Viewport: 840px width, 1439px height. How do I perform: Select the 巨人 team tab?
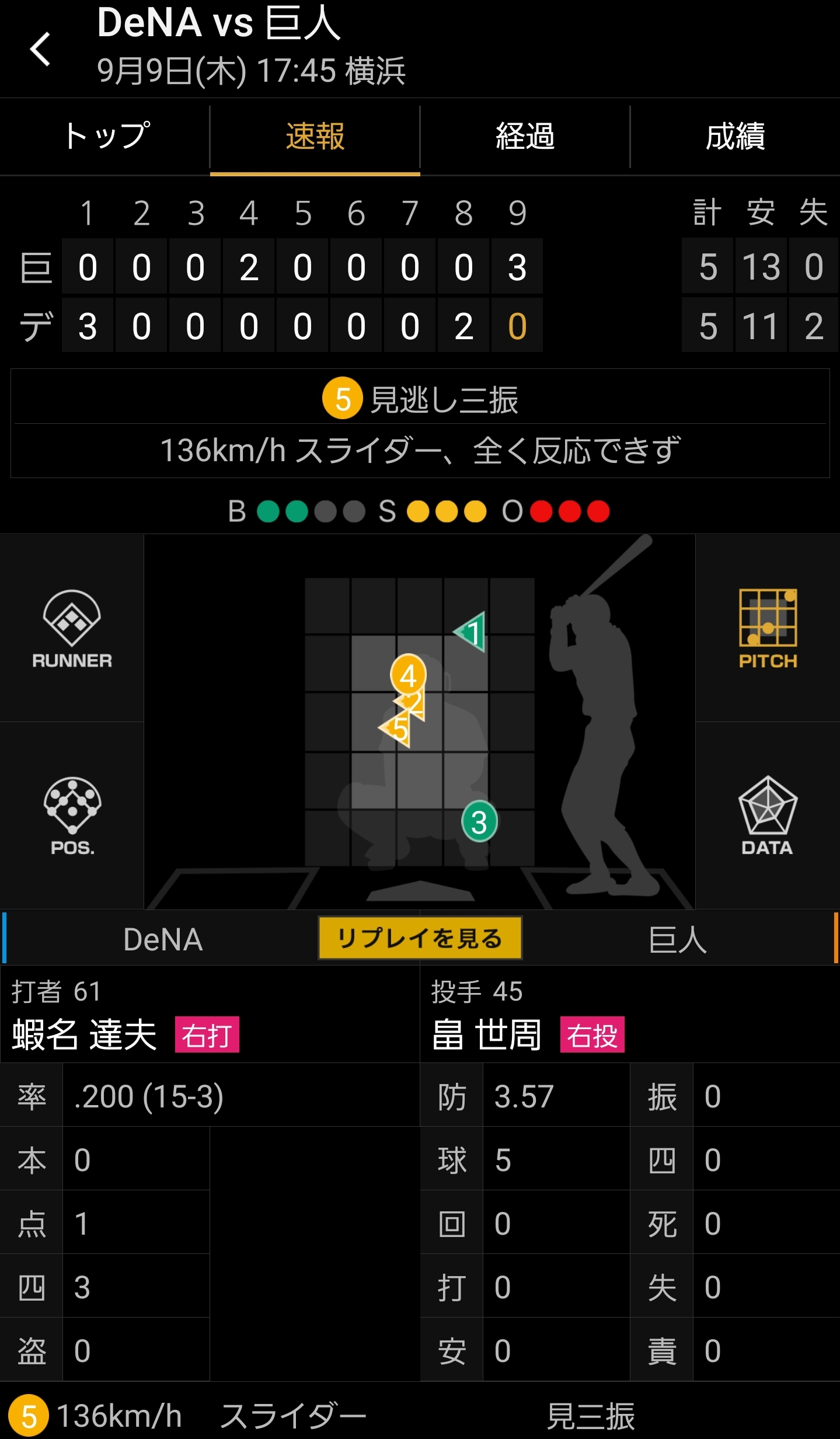click(x=677, y=940)
